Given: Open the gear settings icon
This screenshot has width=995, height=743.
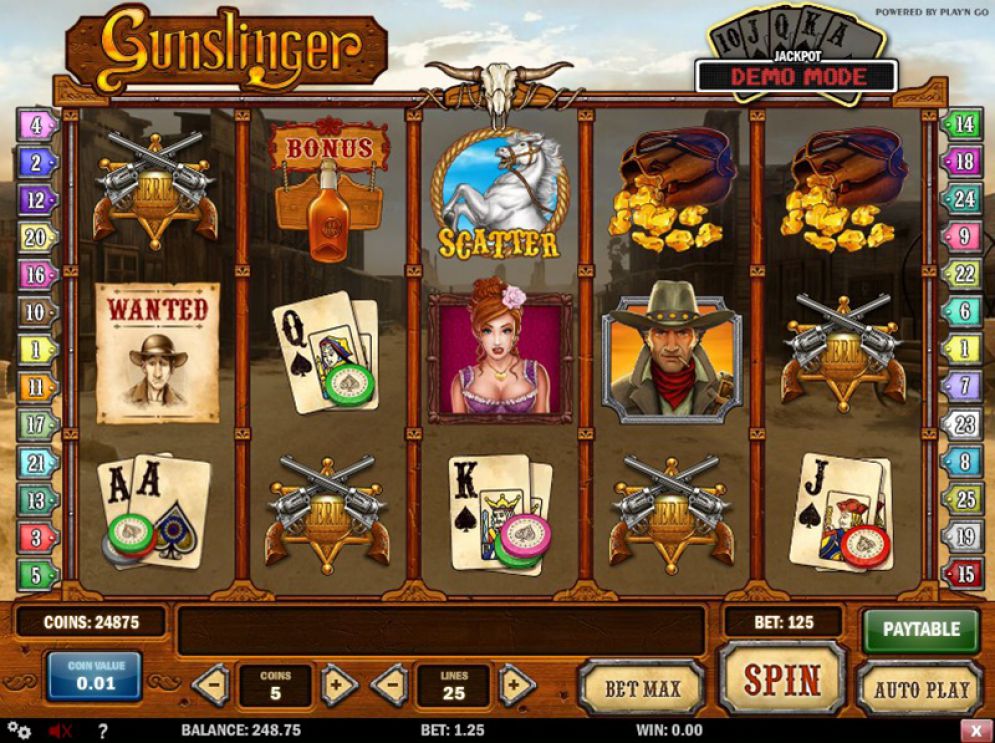Looking at the screenshot, I should (18, 731).
